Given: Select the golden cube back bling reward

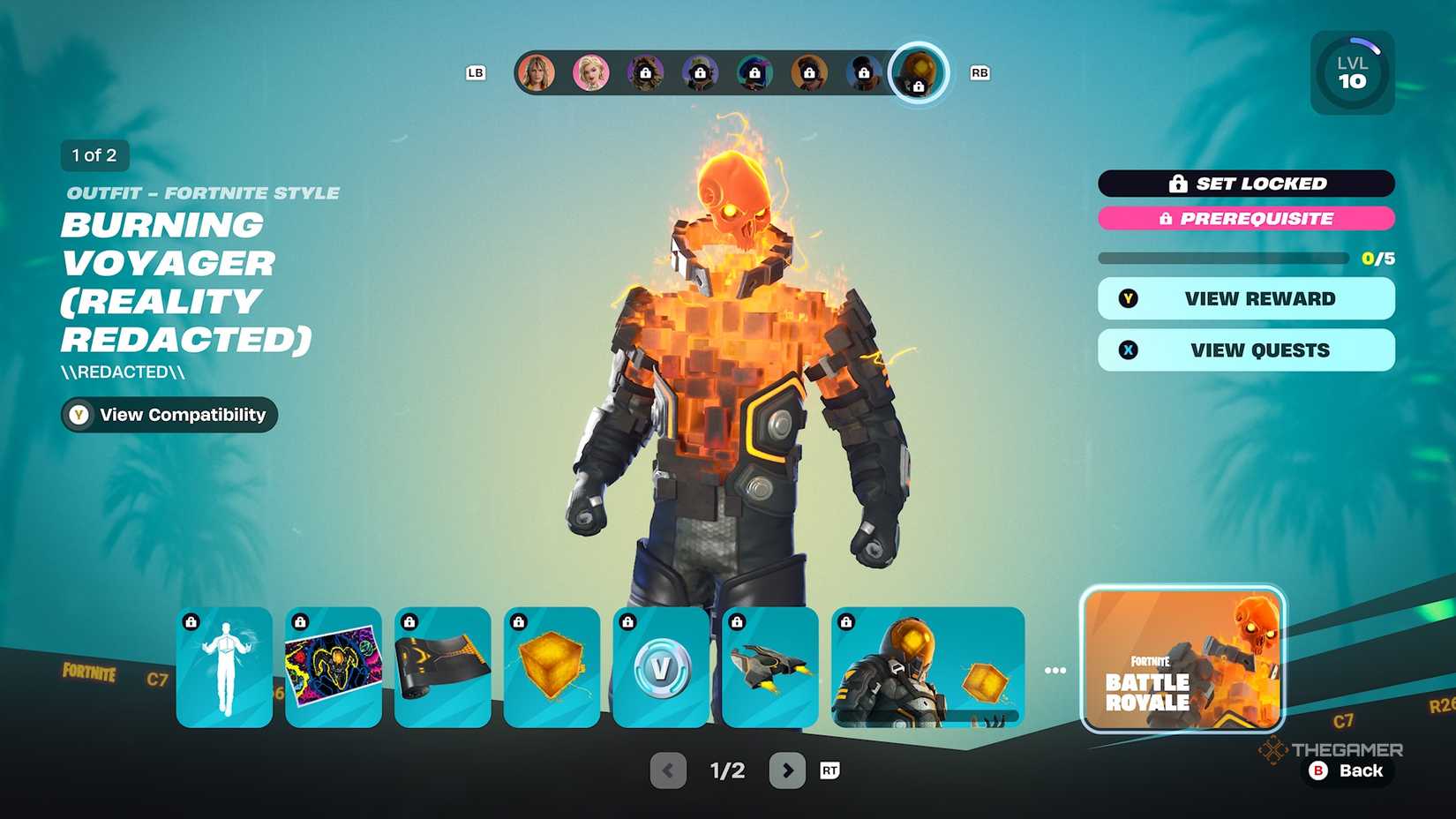Looking at the screenshot, I should tap(552, 668).
